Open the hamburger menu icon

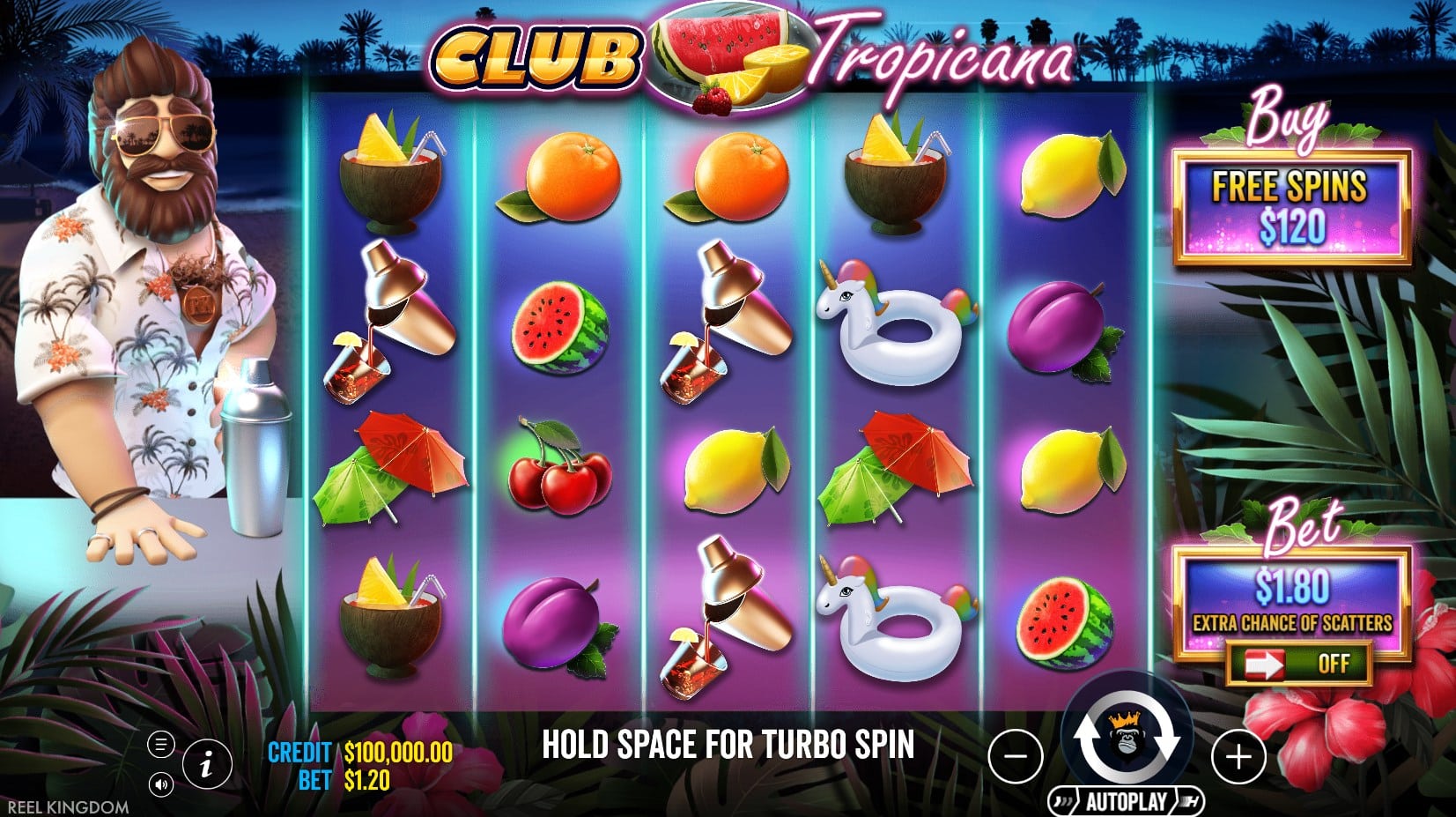[160, 745]
